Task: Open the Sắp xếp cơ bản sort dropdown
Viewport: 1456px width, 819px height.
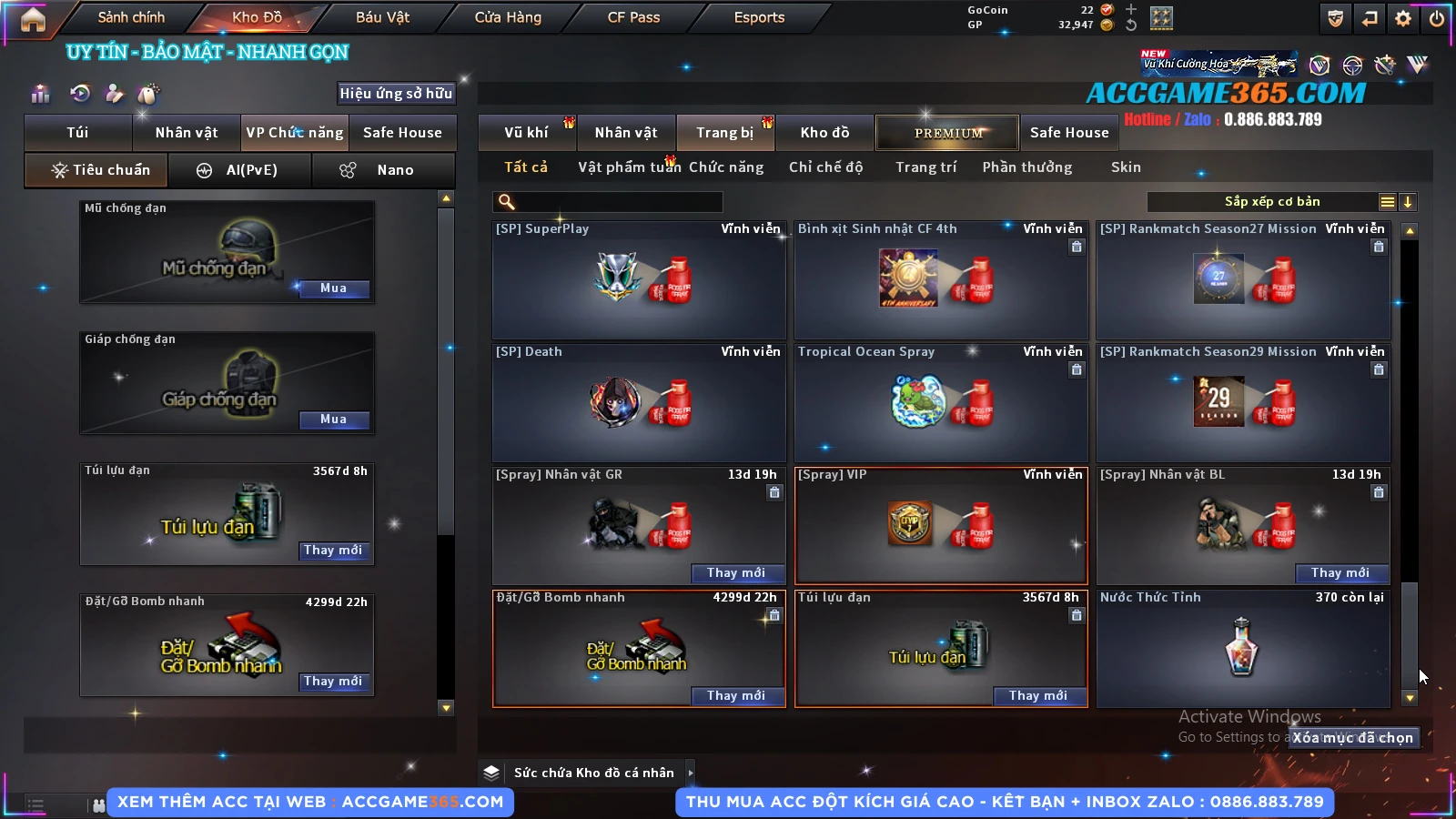Action: [x=1271, y=202]
